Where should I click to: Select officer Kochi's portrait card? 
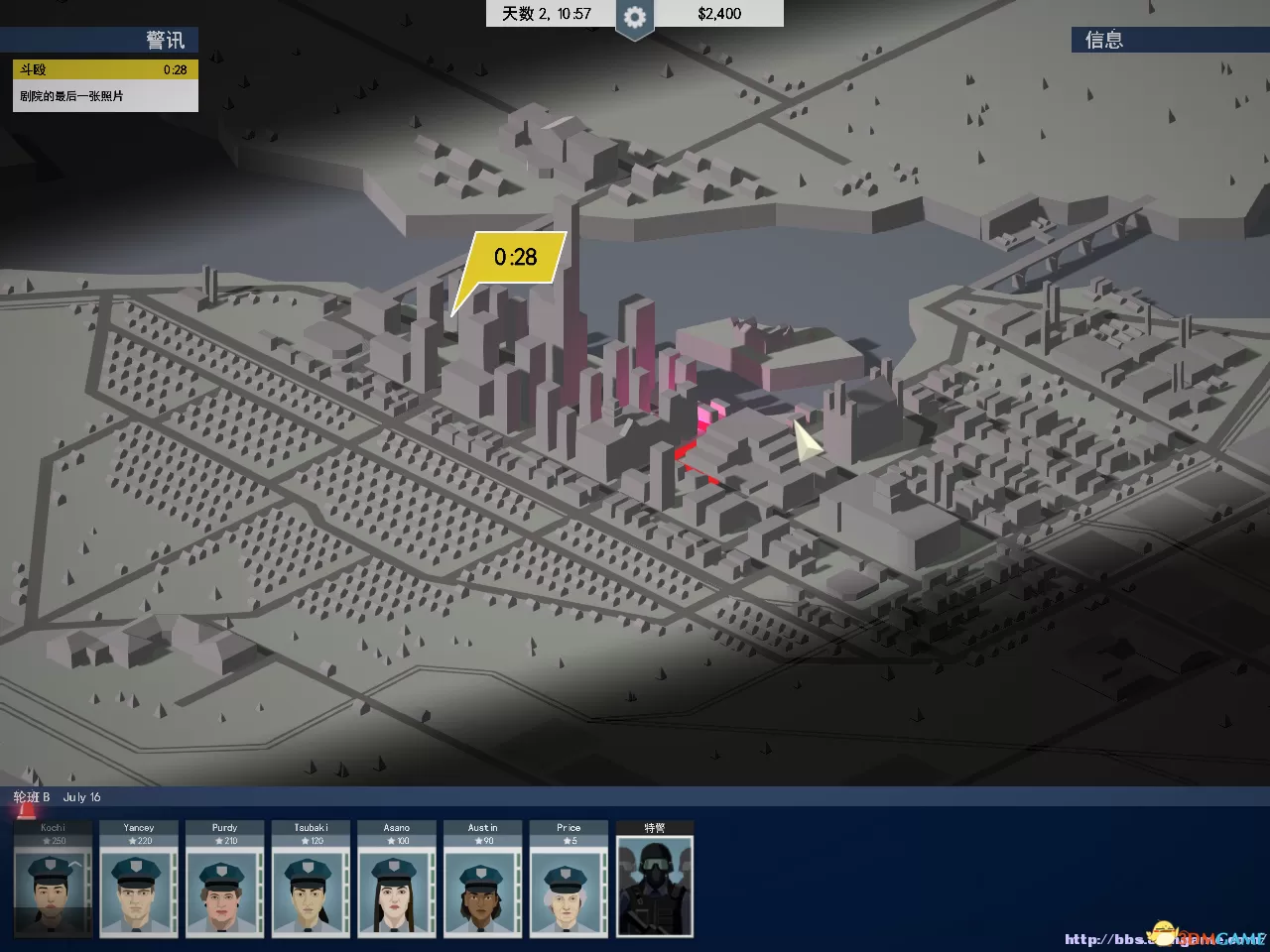pos(54,880)
